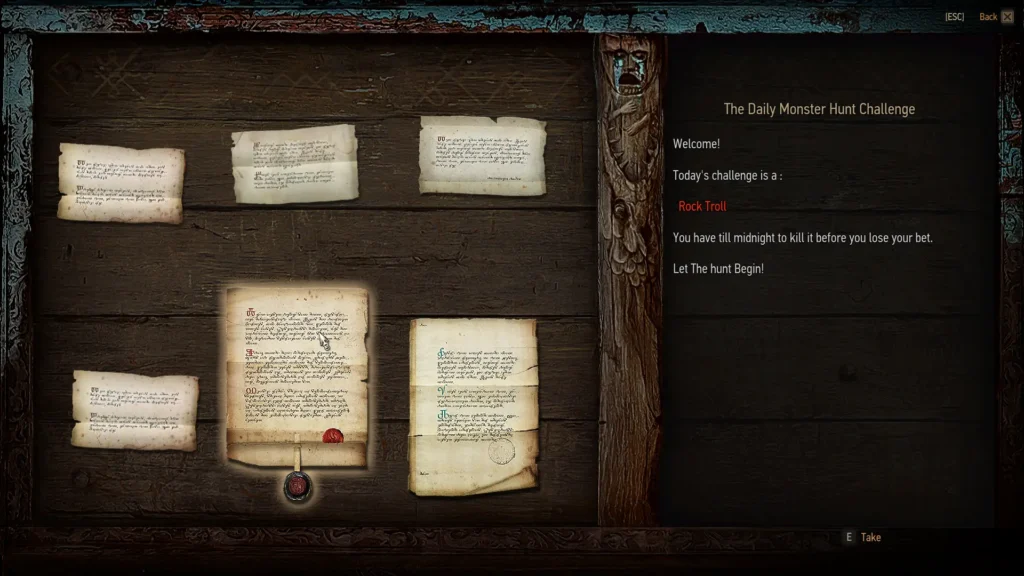Pick the tall notice with blue ink initials
Image resolution: width=1024 pixels, height=576 pixels.
[x=473, y=405]
